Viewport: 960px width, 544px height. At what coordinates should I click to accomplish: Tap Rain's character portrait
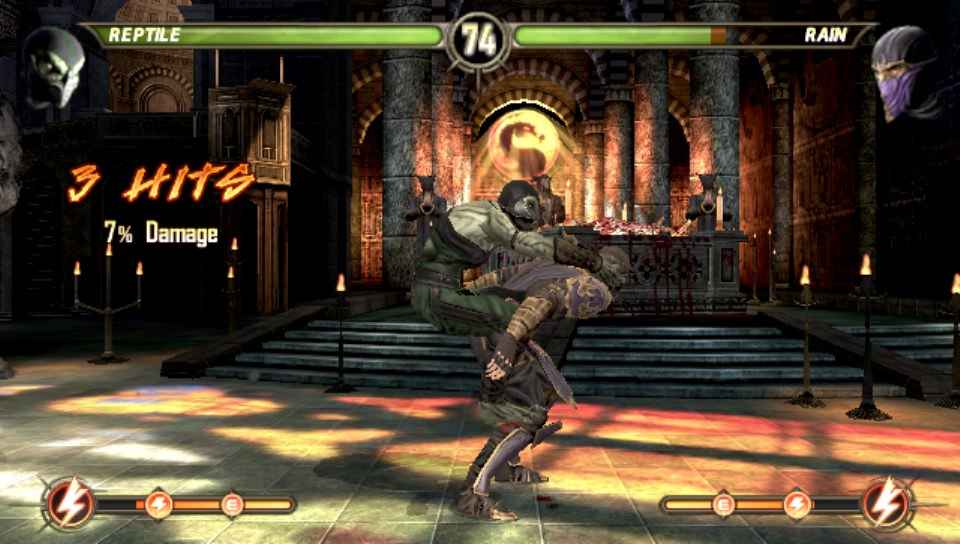905,72
